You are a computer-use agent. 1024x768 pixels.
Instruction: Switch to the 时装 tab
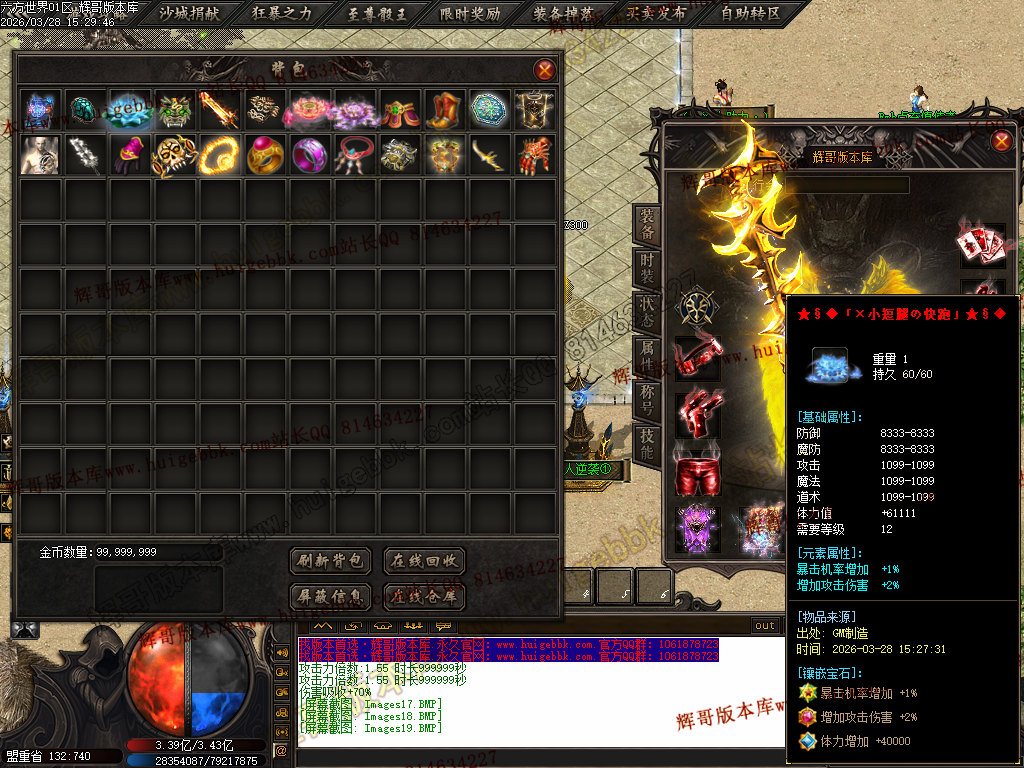[648, 269]
